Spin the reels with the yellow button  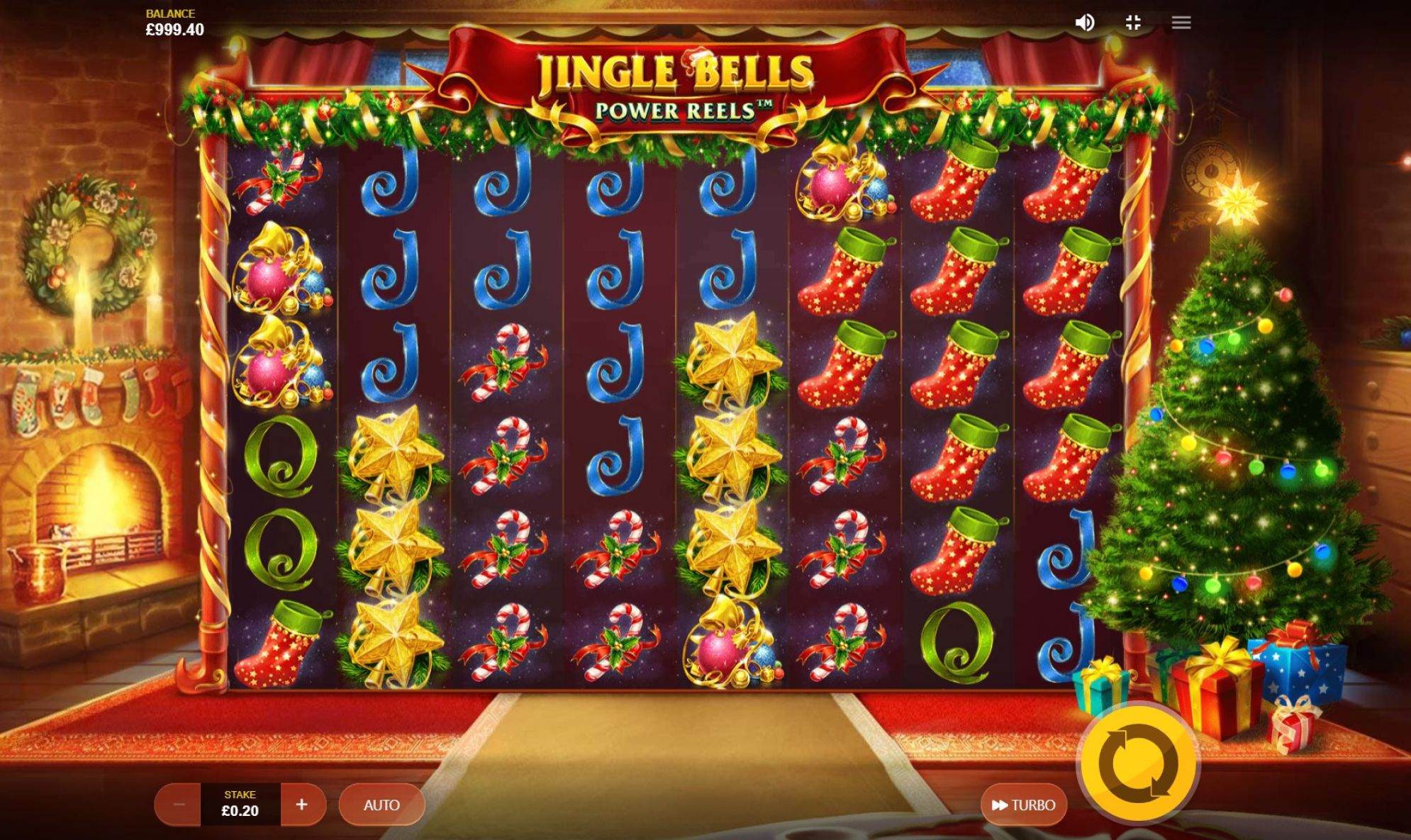click(1138, 765)
